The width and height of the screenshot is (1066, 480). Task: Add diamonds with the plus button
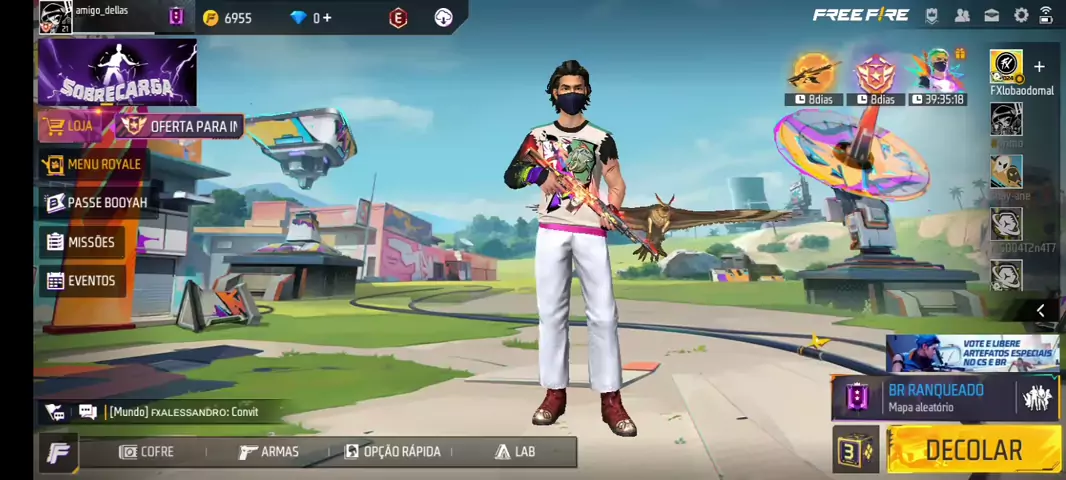tap(327, 17)
